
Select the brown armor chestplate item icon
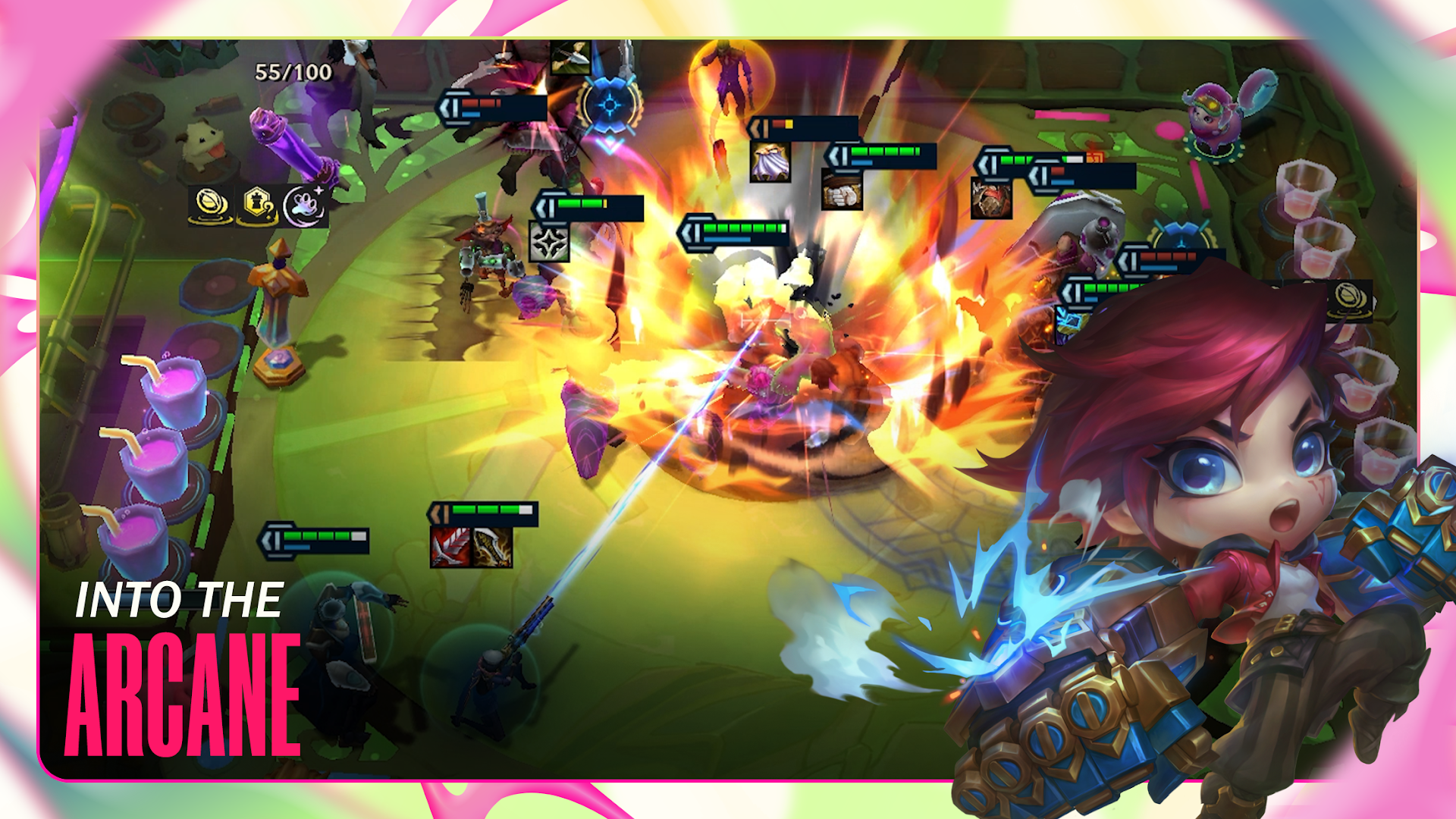[x=990, y=199]
